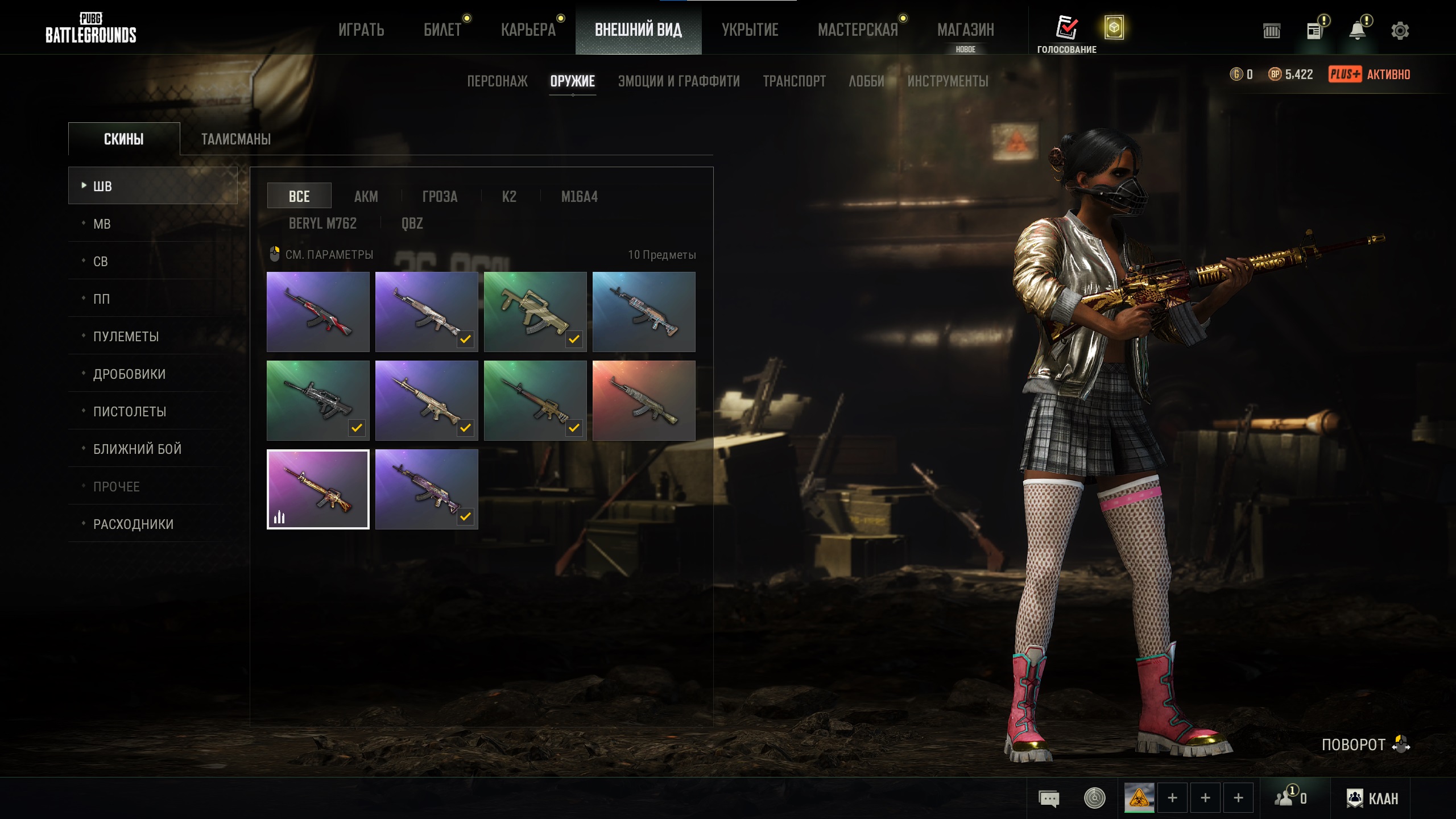1456x819 pixels.
Task: Select the skin on the orange background
Action: (644, 400)
